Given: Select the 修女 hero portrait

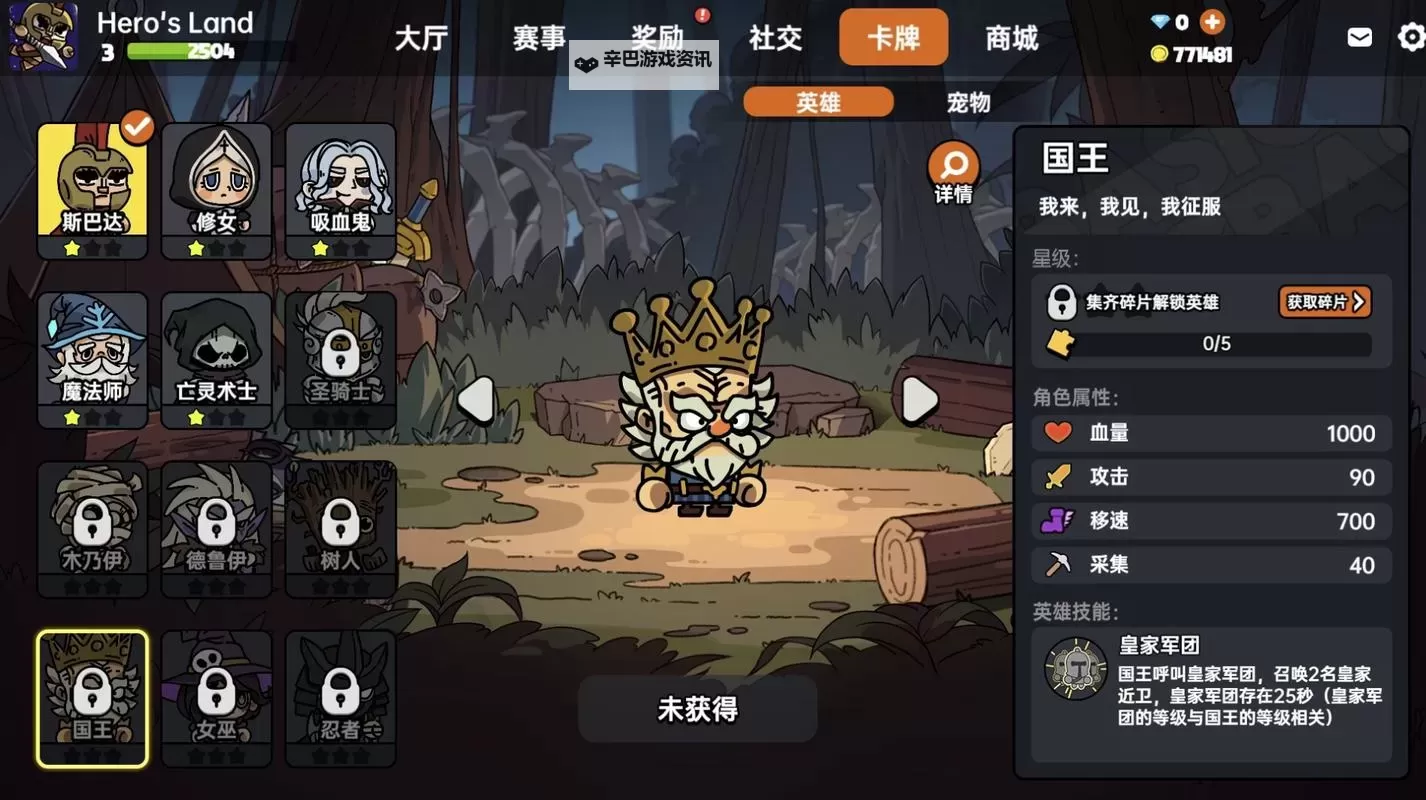Looking at the screenshot, I should [216, 188].
